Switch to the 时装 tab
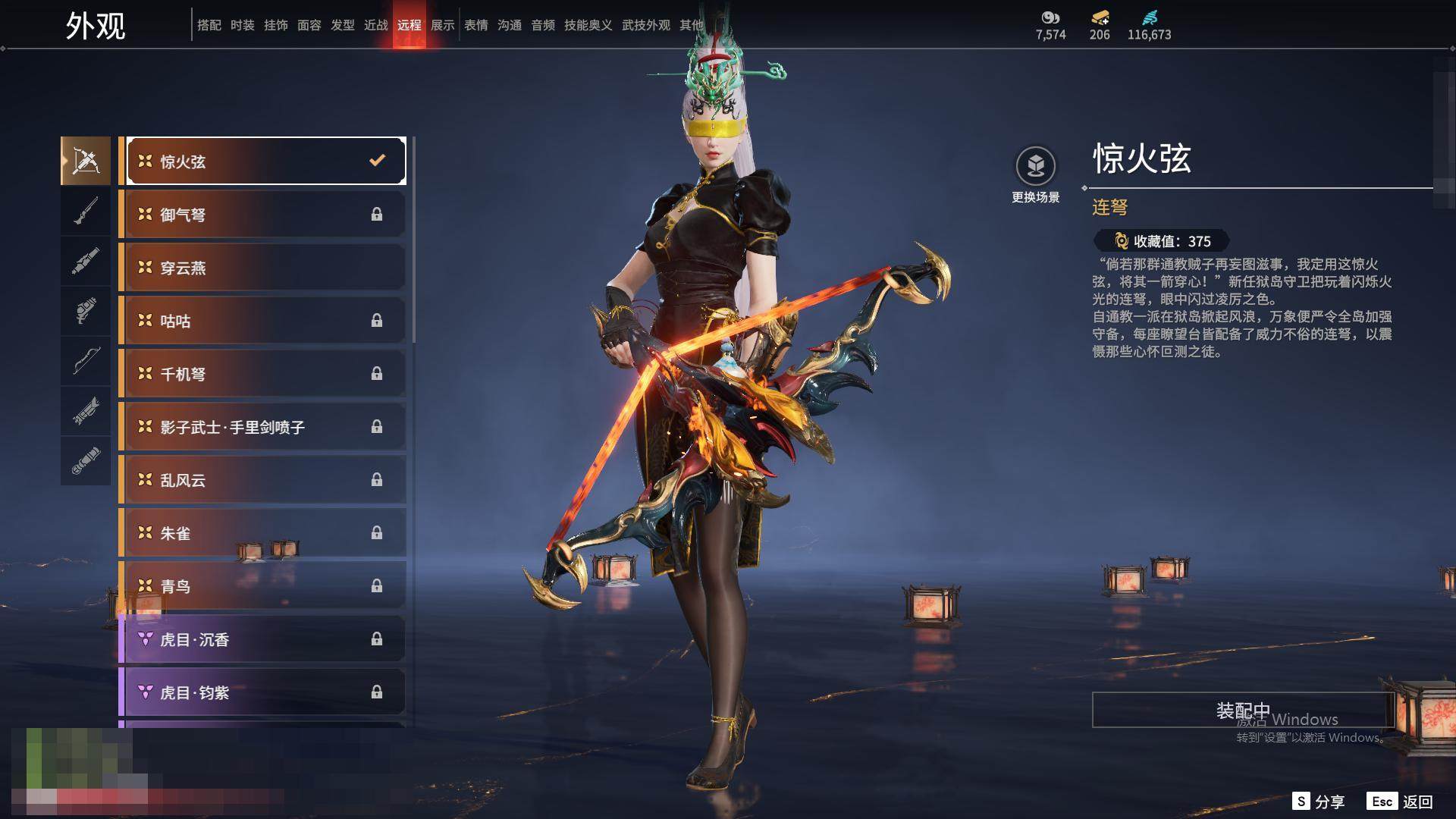1456x819 pixels. tap(243, 25)
